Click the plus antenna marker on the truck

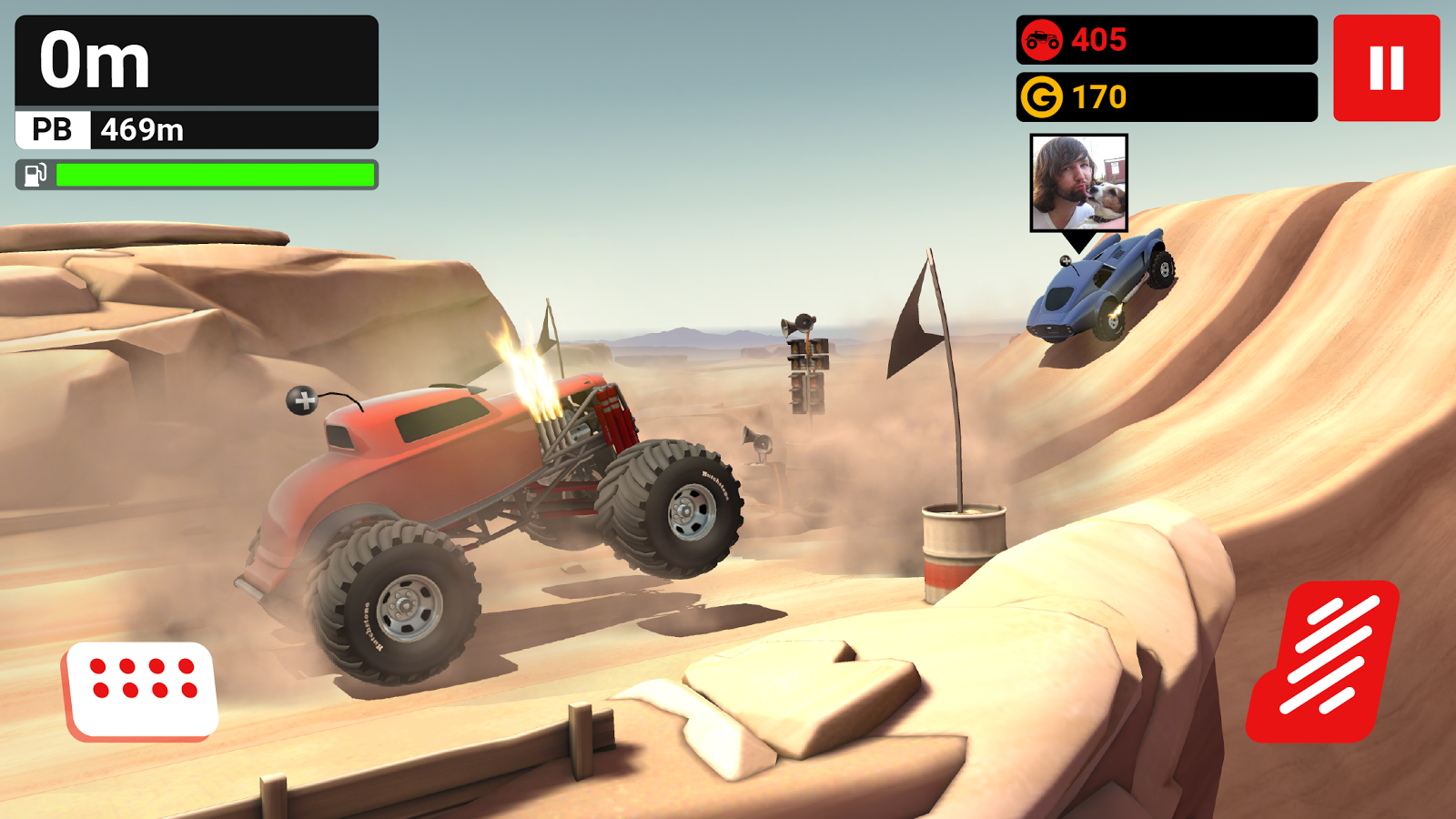[x=300, y=399]
